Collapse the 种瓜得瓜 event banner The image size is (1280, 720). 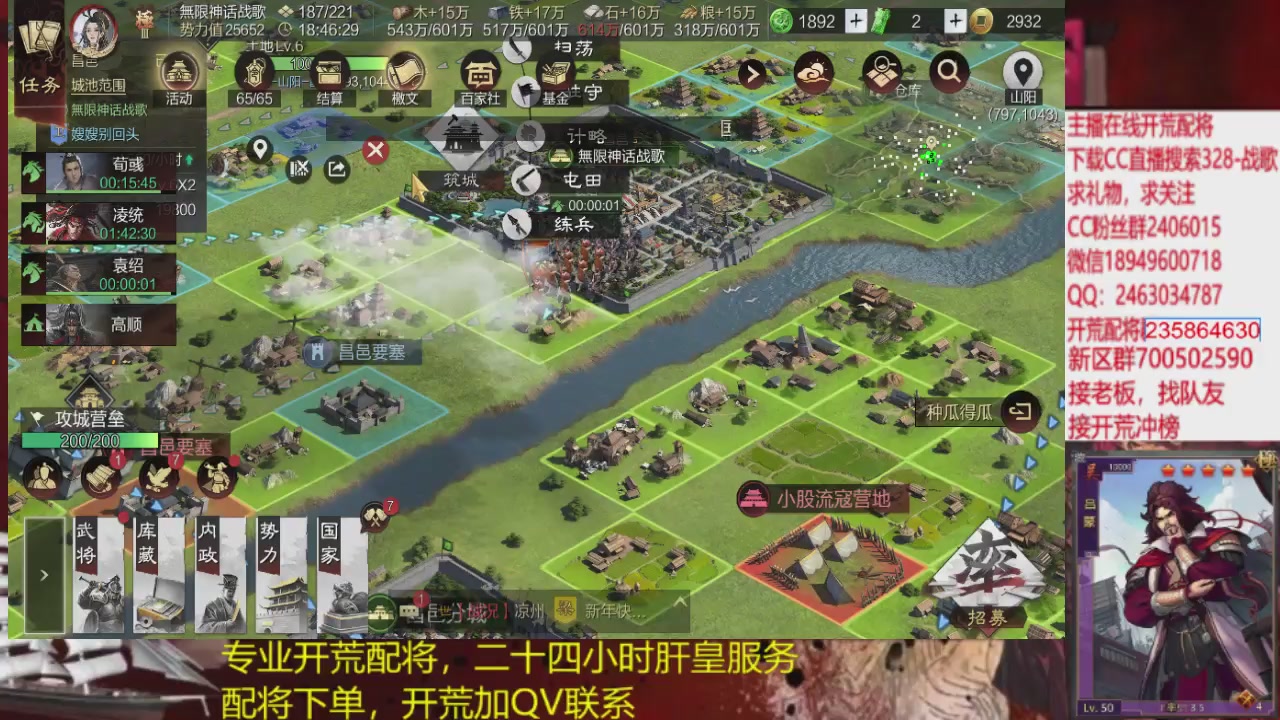click(1021, 409)
